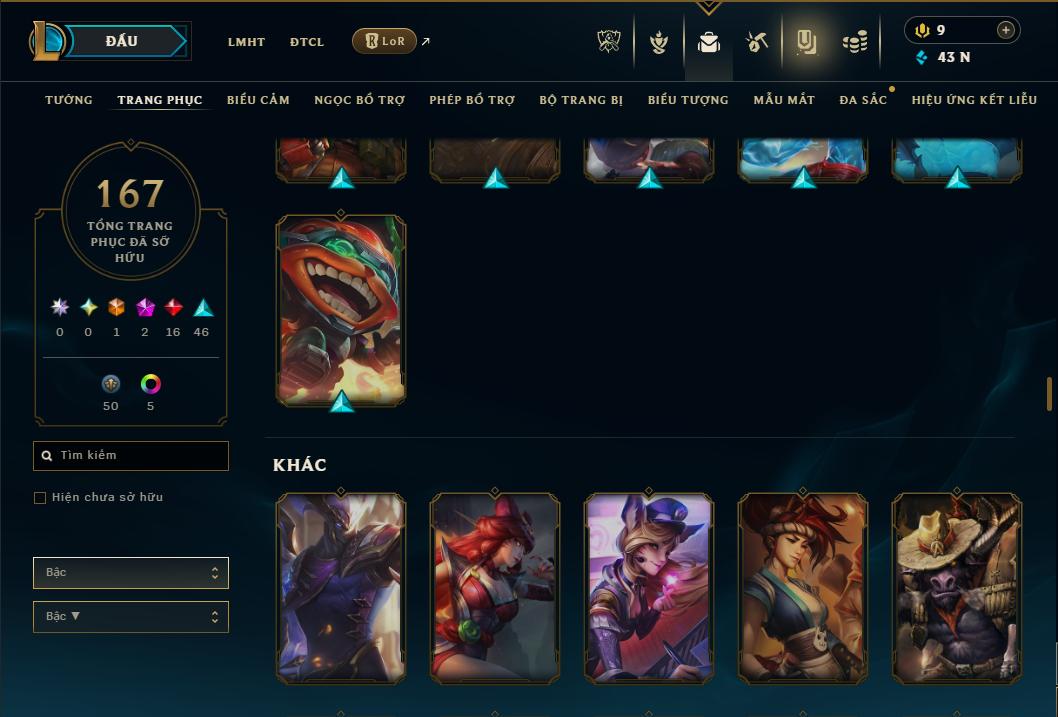
Task: Switch to the TƯỚNG tab
Action: pos(69,100)
